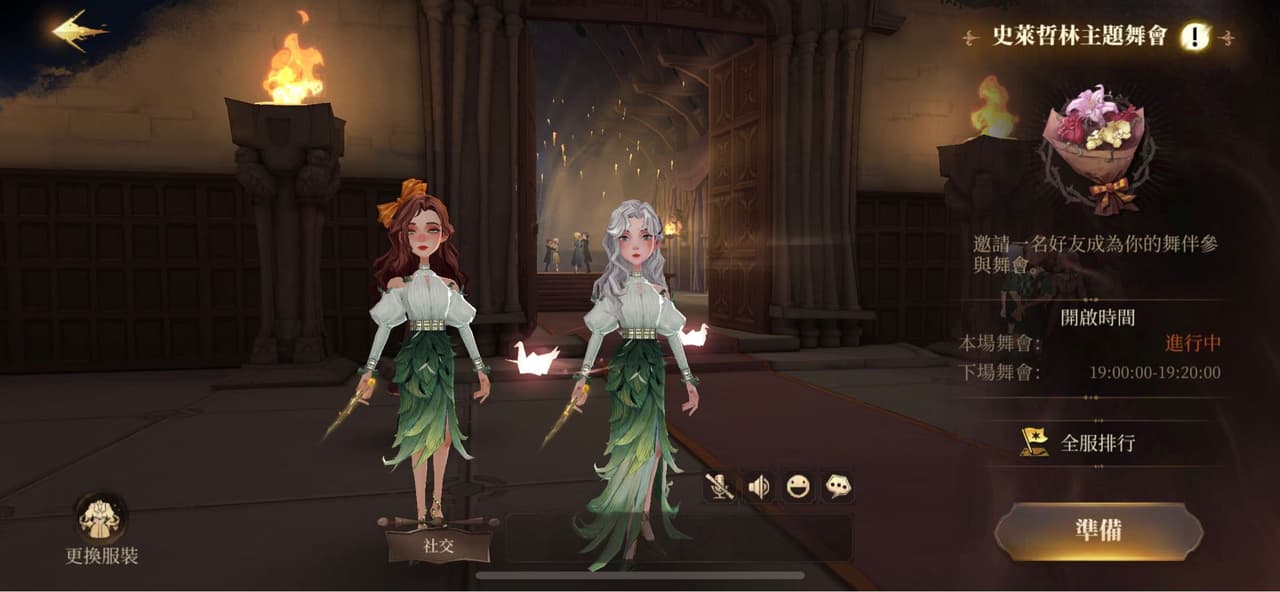Open the ball info exclamation icon
The width and height of the screenshot is (1280, 592).
(x=1194, y=37)
